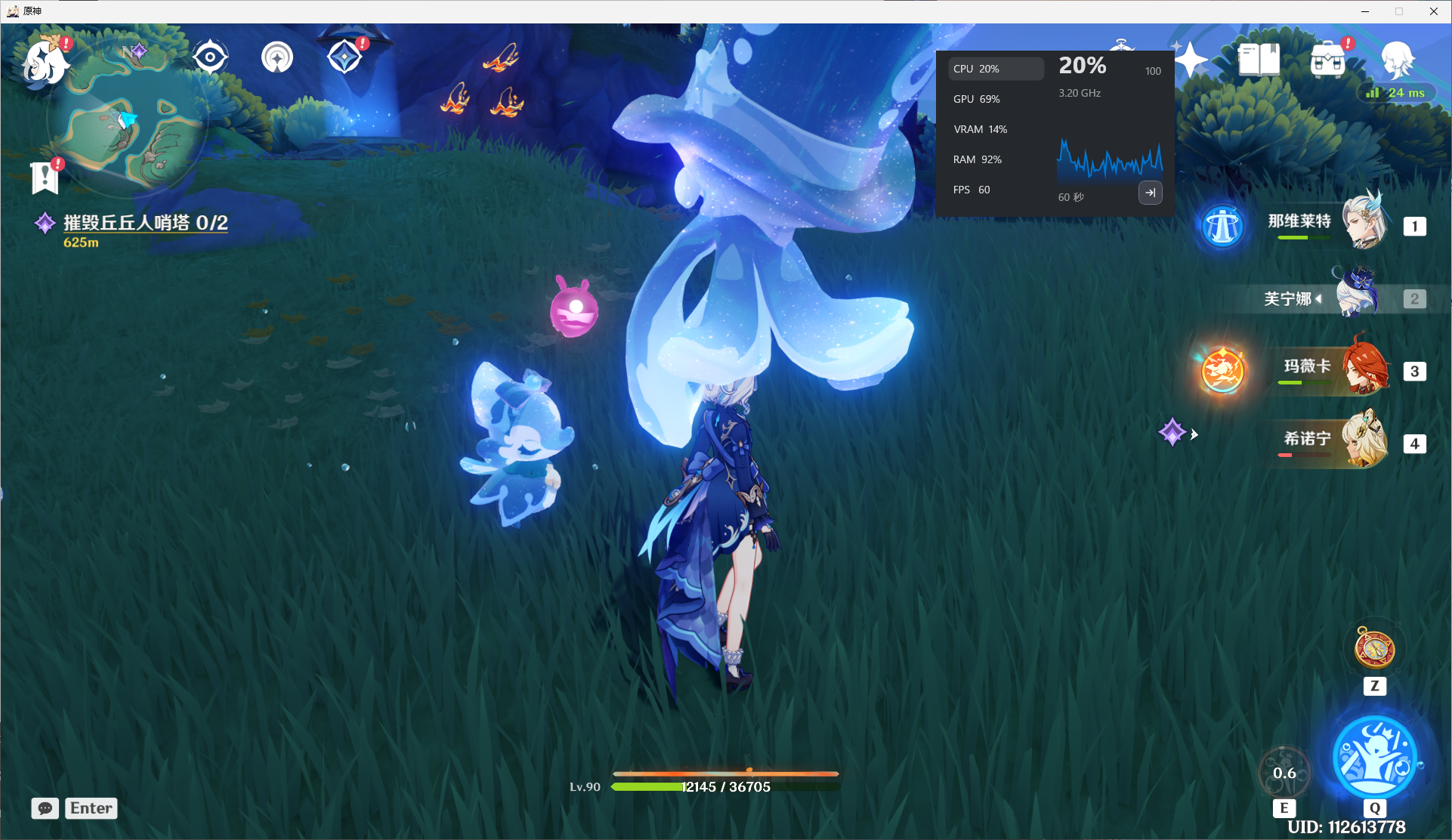Select the CPU row in performance overlay
The width and height of the screenshot is (1452, 840).
pos(996,69)
